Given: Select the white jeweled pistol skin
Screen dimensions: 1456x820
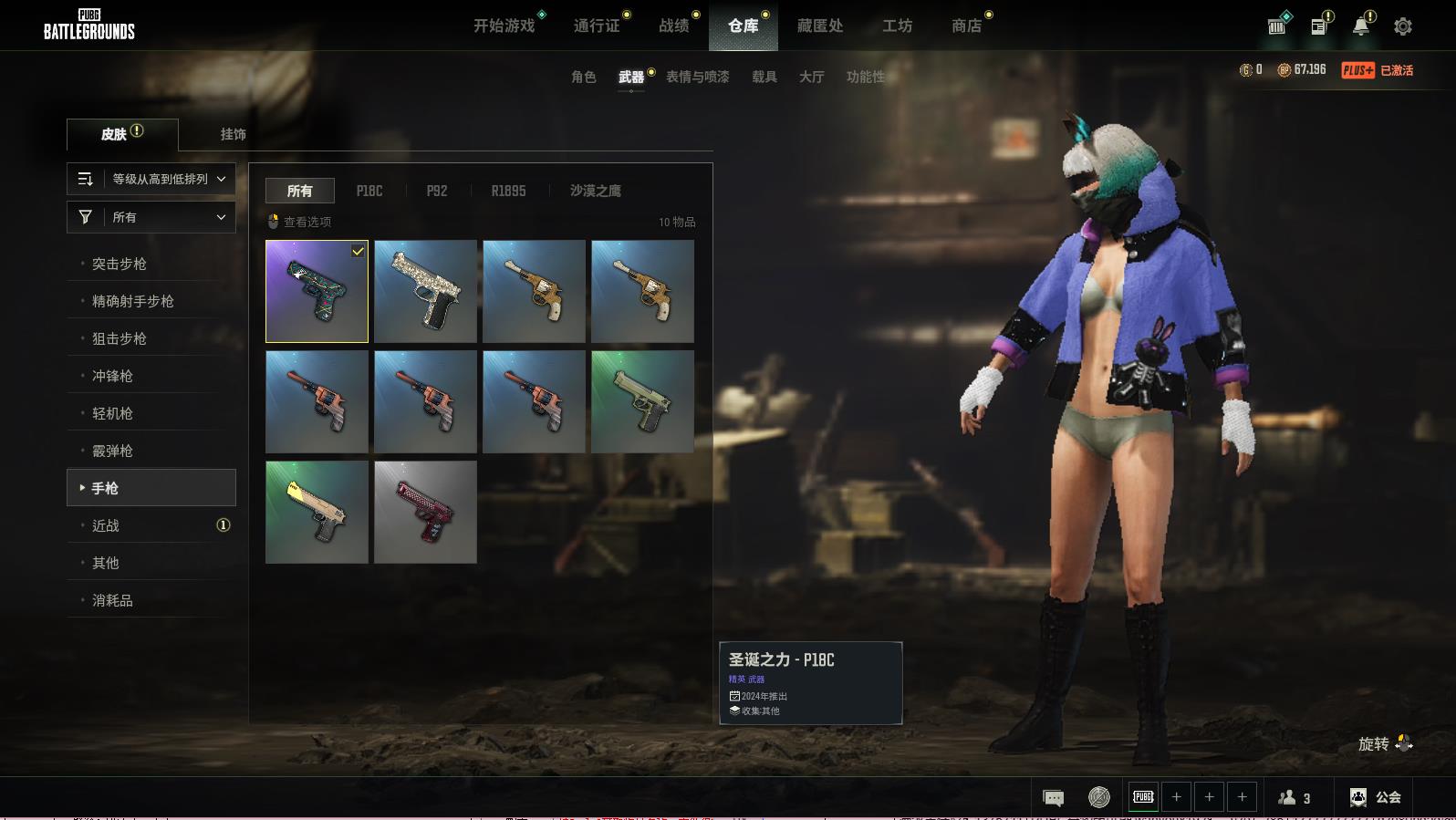Looking at the screenshot, I should (425, 291).
